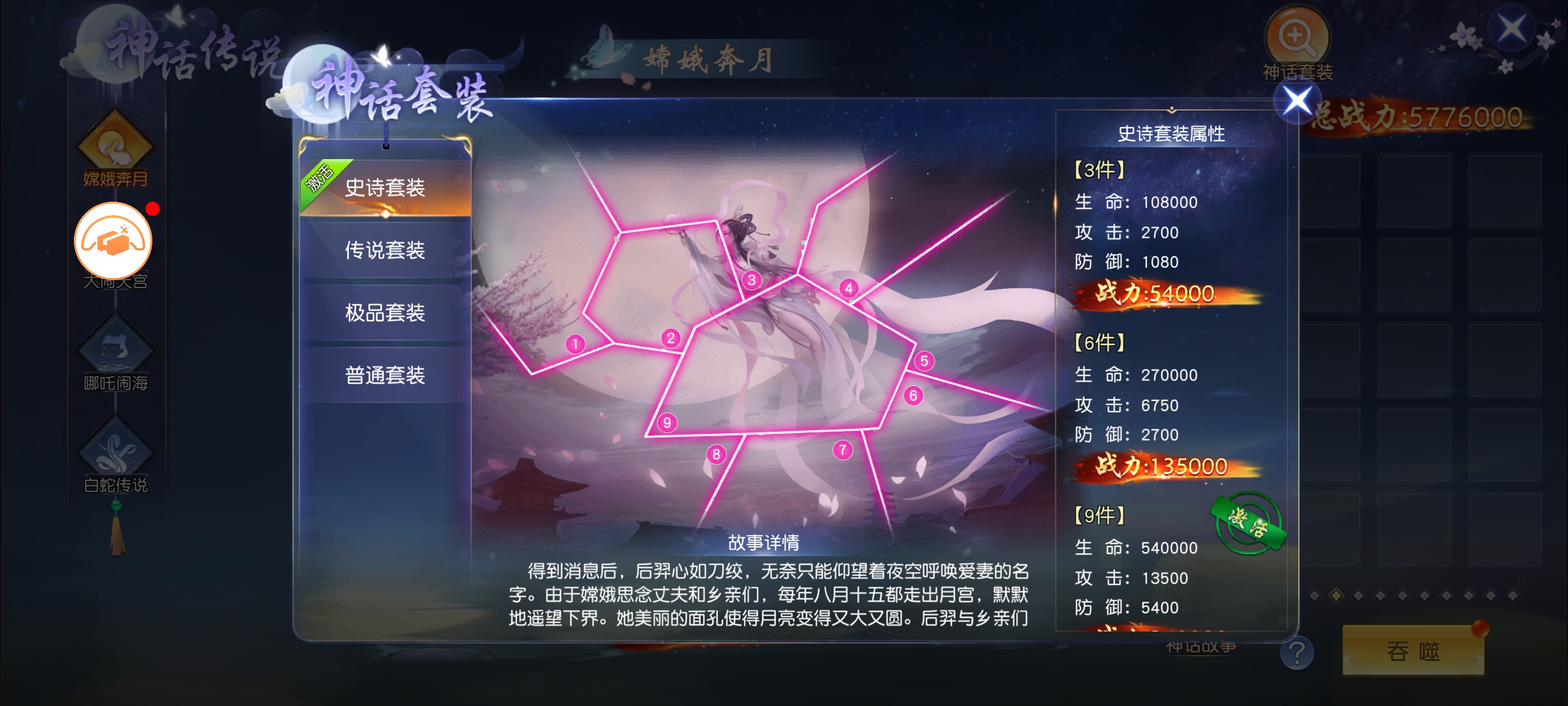Image resolution: width=1568 pixels, height=706 pixels.
Task: Select puzzle piece number 7
Action: 842,450
